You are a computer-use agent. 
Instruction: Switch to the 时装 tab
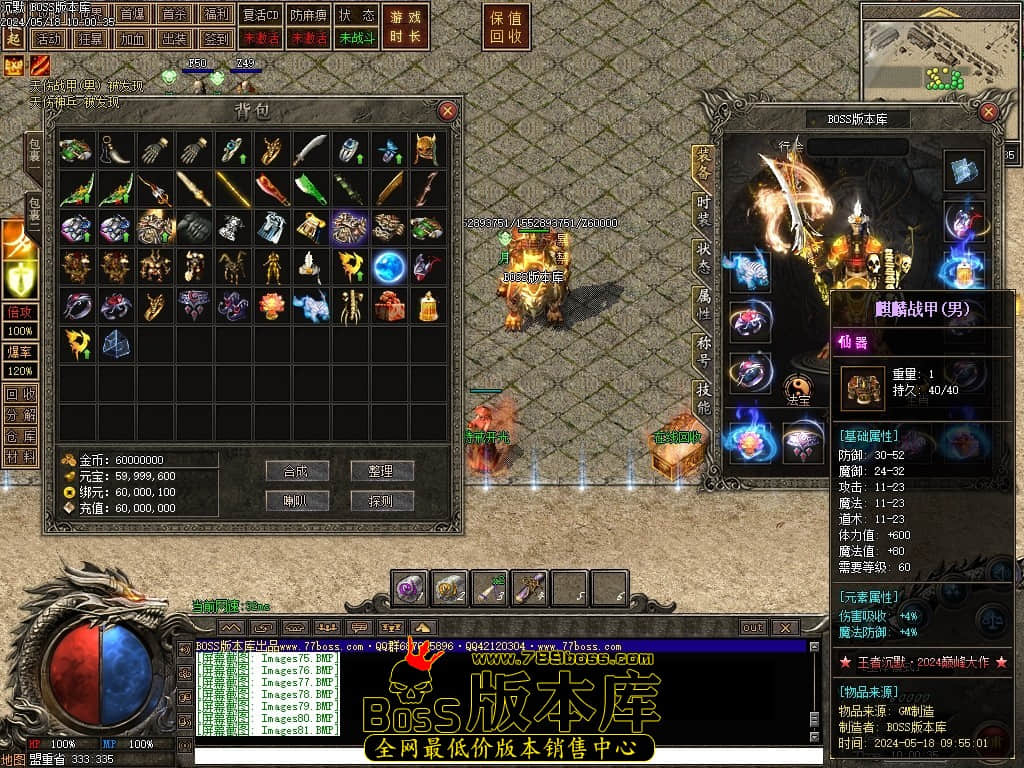pyautogui.click(x=703, y=212)
